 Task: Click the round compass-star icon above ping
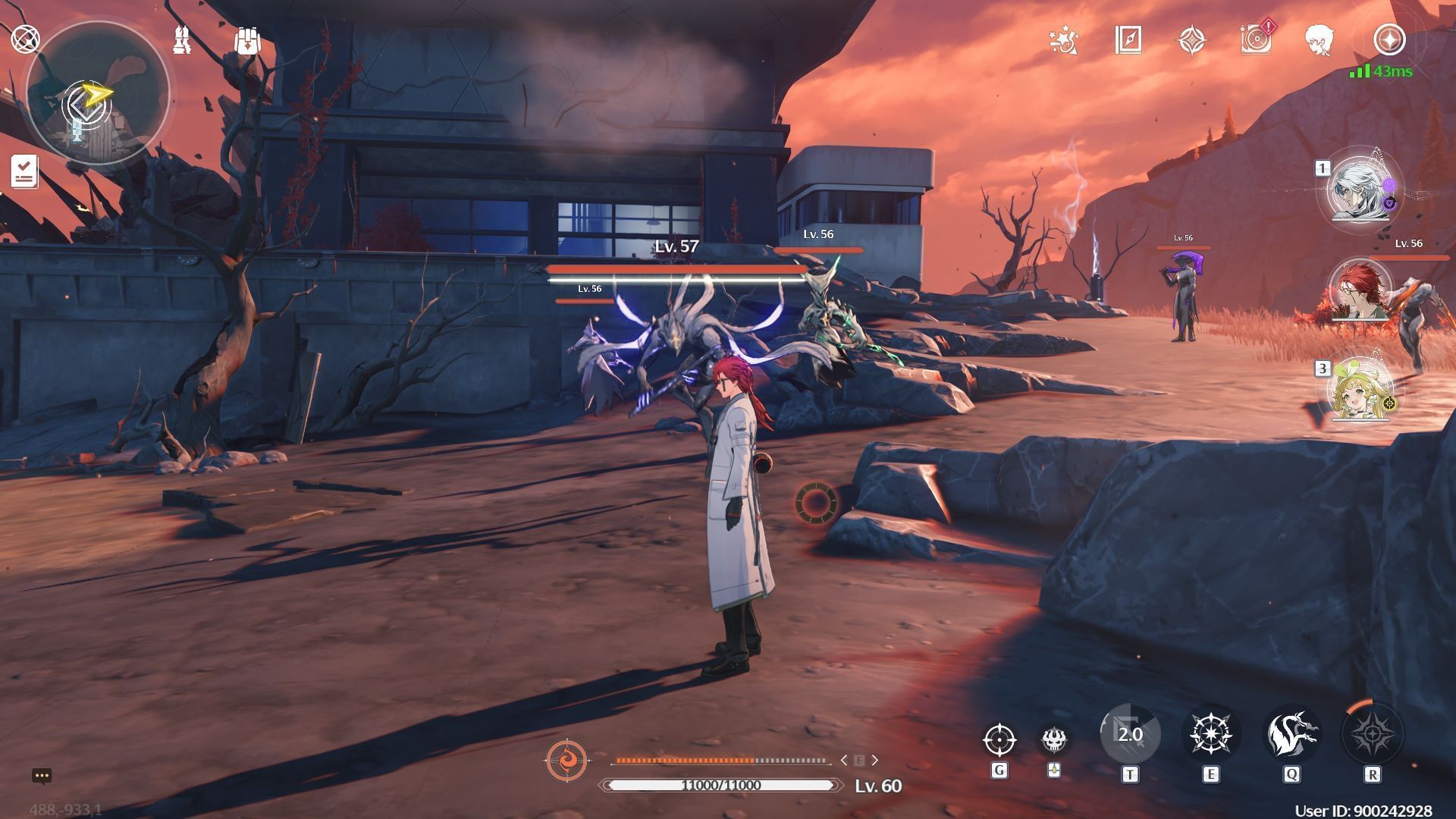tap(1389, 39)
